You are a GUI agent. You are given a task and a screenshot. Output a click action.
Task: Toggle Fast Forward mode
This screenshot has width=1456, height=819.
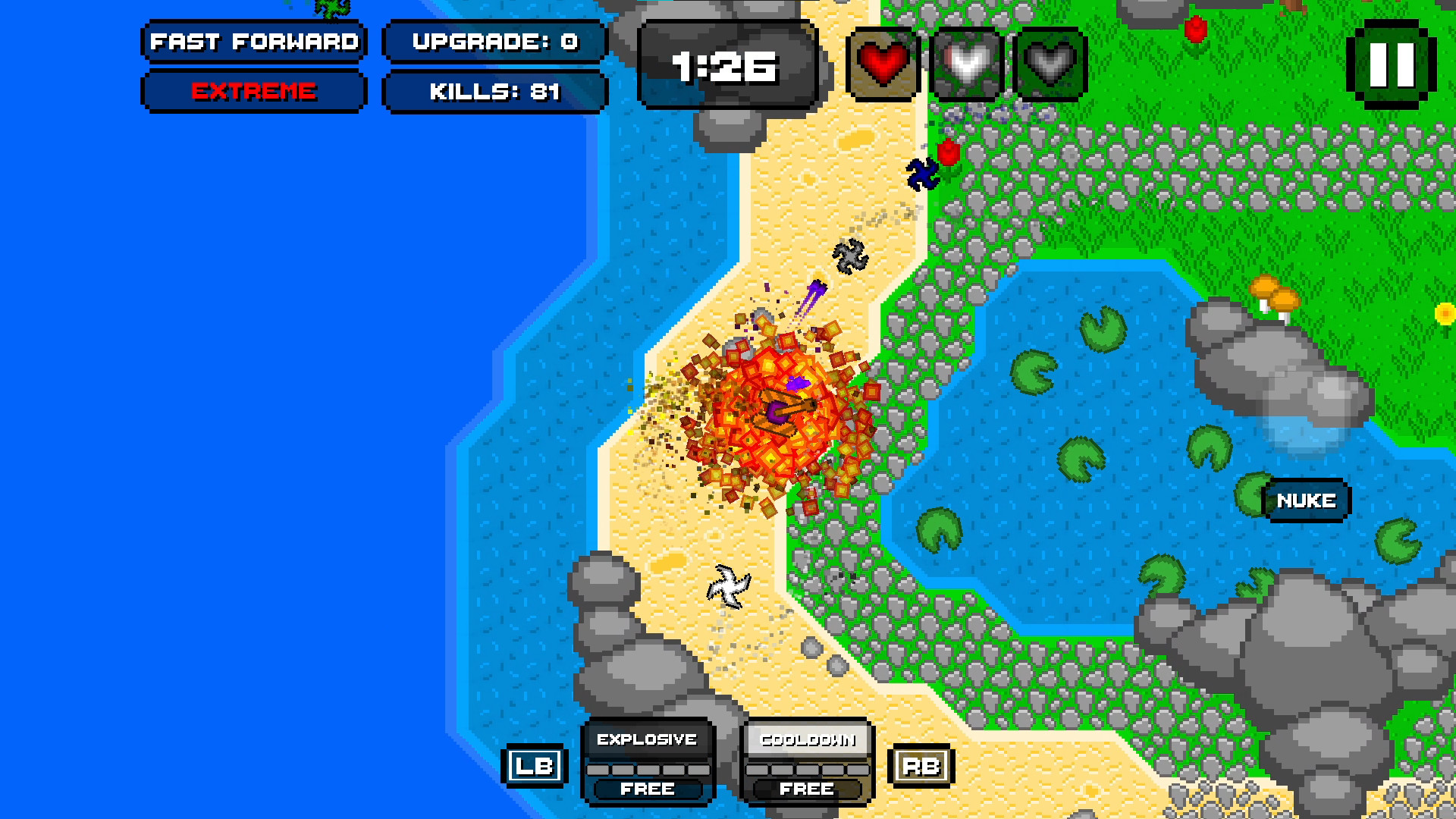(253, 42)
